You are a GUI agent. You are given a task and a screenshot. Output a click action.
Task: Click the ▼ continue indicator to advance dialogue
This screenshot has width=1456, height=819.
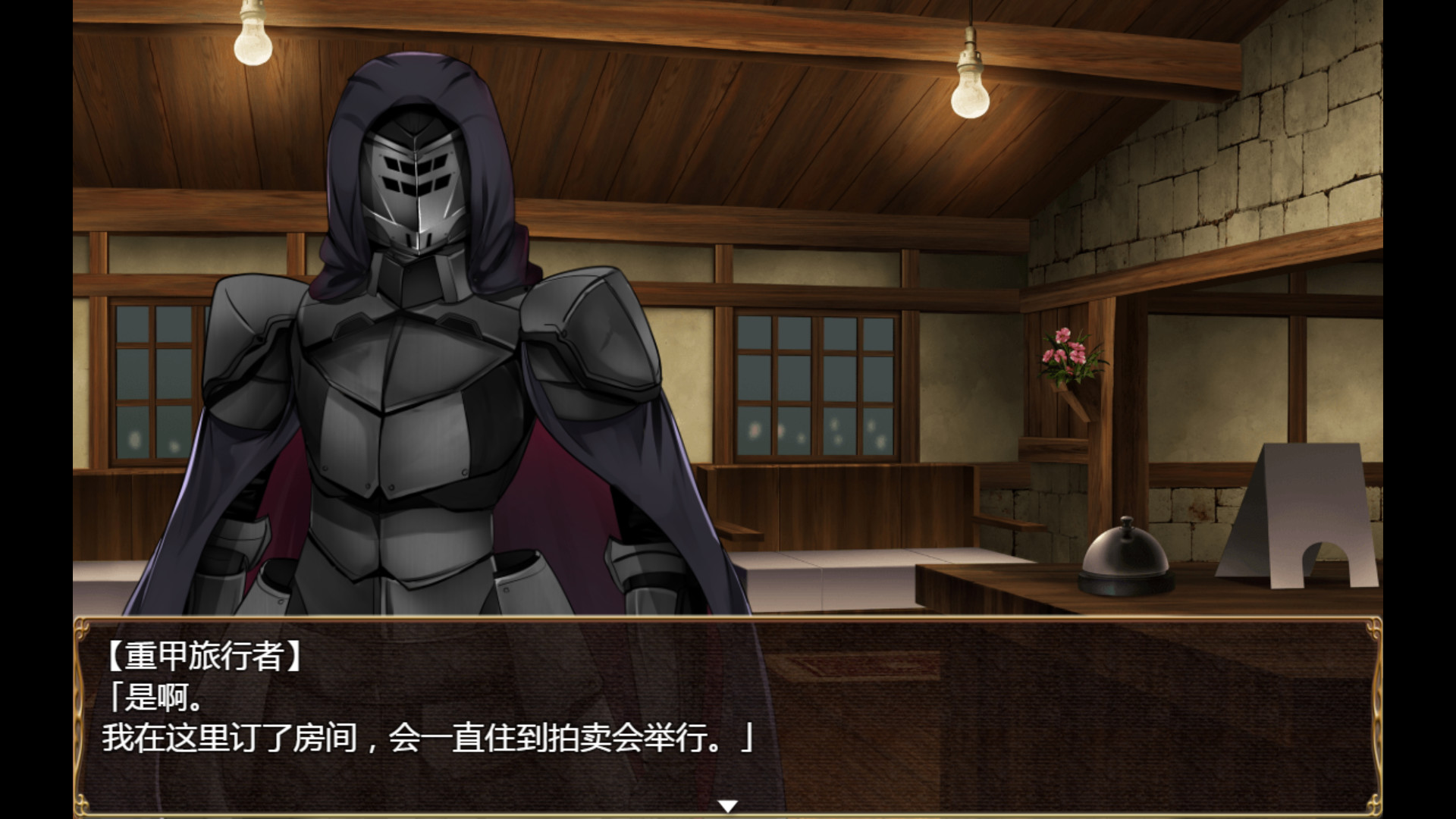click(728, 807)
